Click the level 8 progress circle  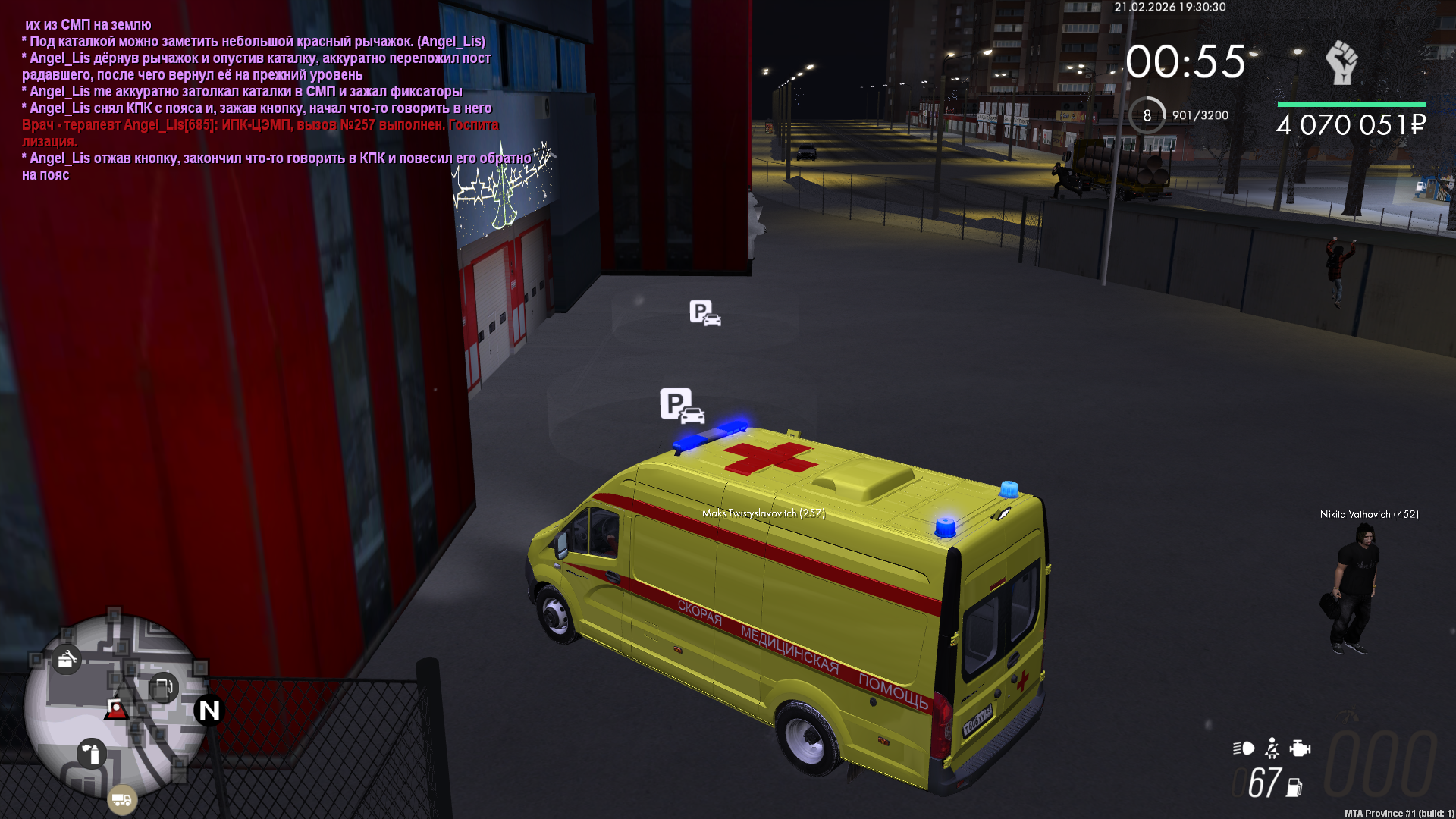click(1147, 115)
